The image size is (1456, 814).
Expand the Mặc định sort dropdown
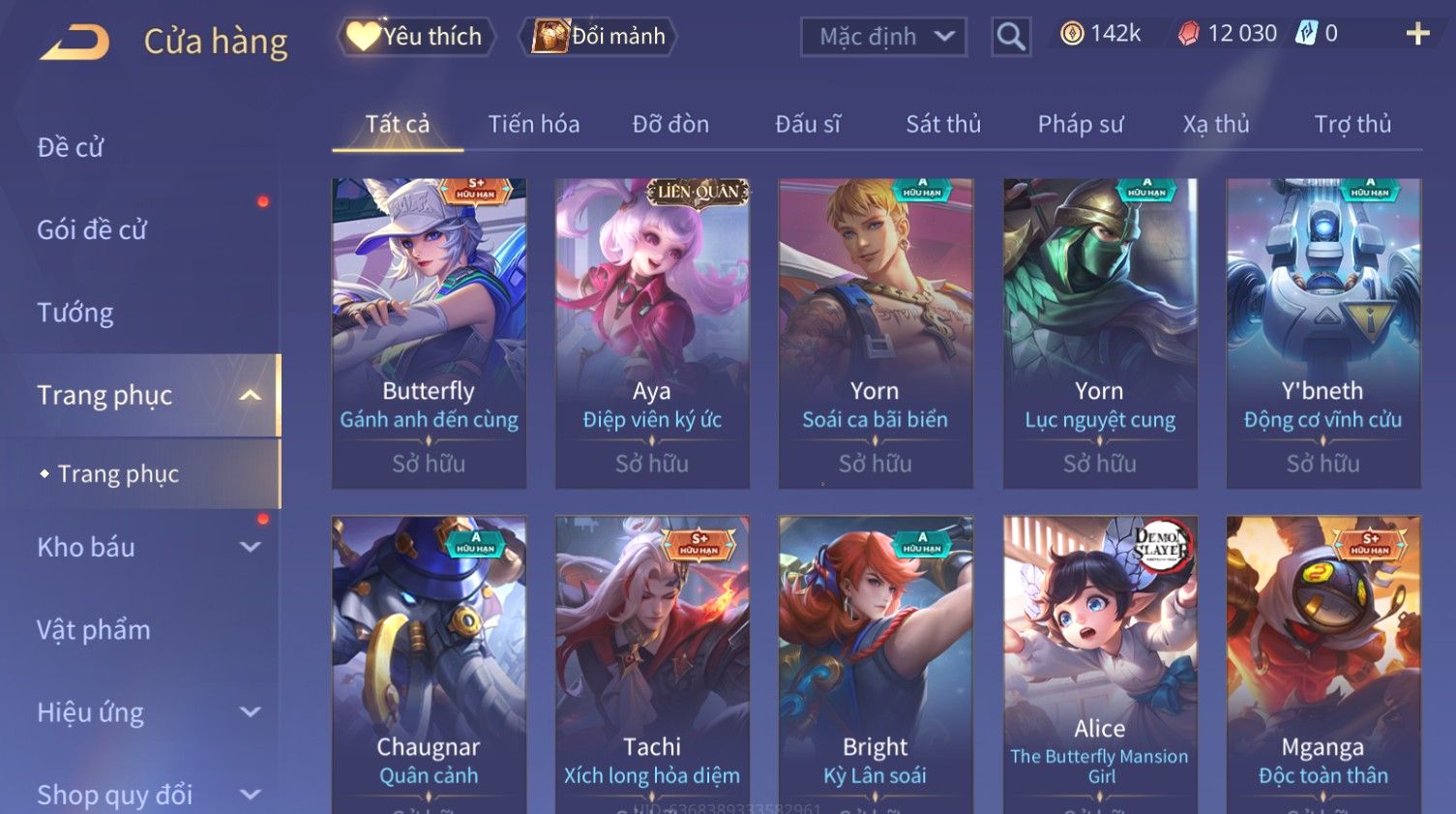pyautogui.click(x=883, y=37)
